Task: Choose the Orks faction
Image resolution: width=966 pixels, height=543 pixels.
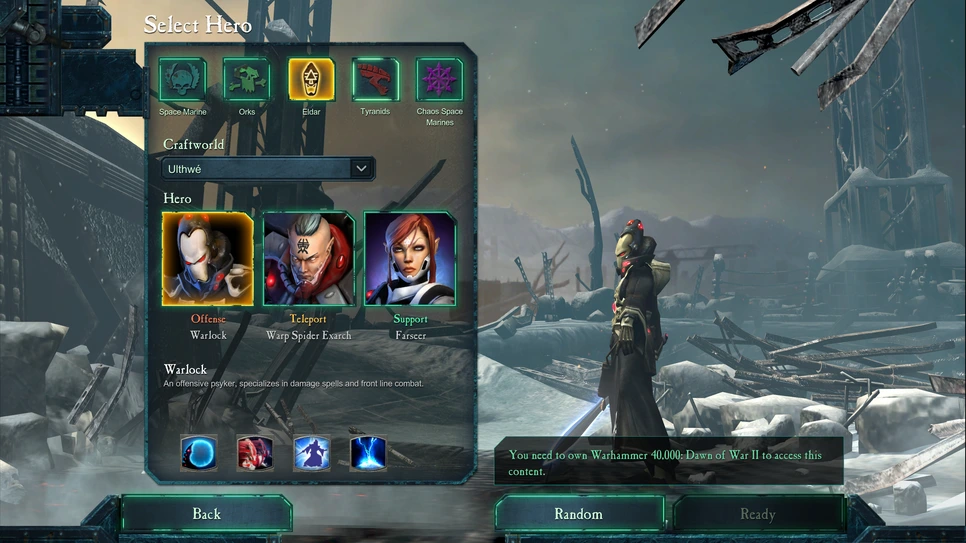Action: point(246,79)
